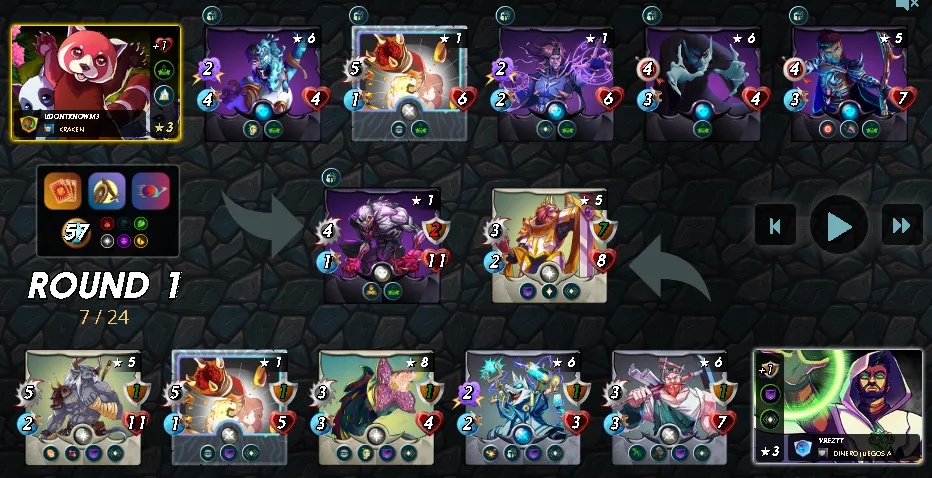Image resolution: width=932 pixels, height=478 pixels.
Task: Skip forward with the fast-forward button
Action: coord(901,225)
